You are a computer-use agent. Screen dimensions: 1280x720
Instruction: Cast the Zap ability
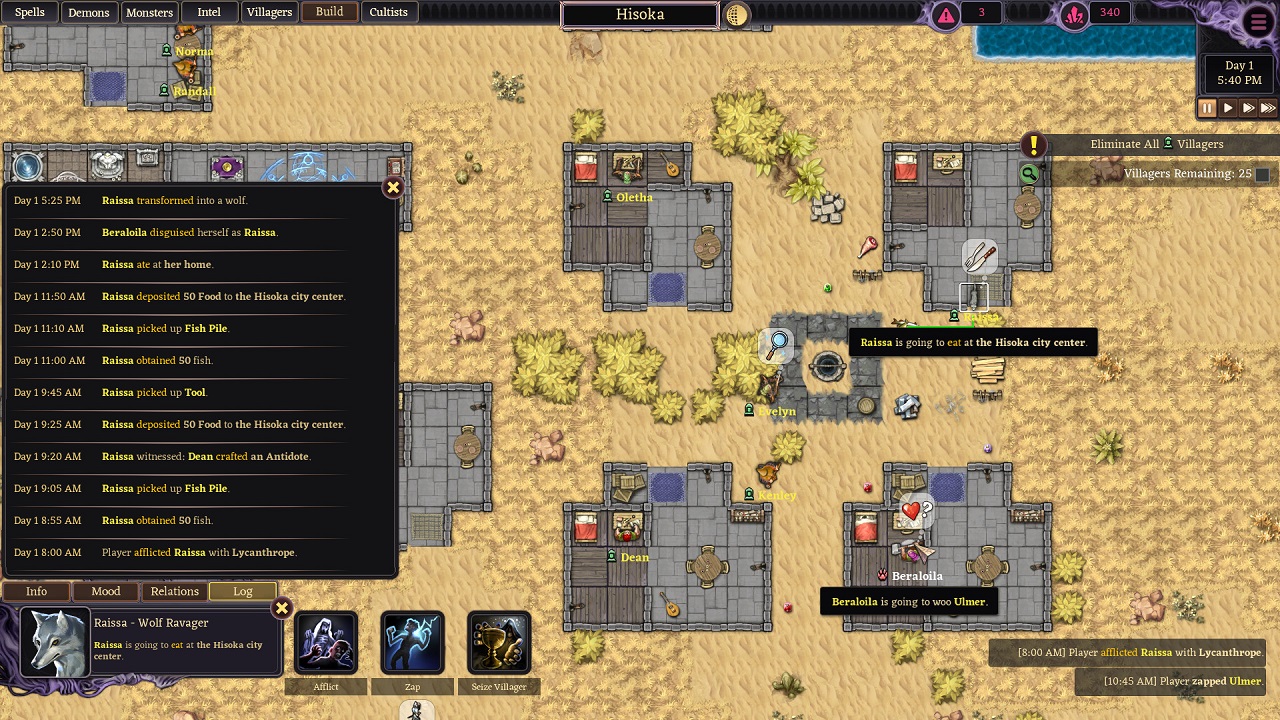pyautogui.click(x=412, y=643)
